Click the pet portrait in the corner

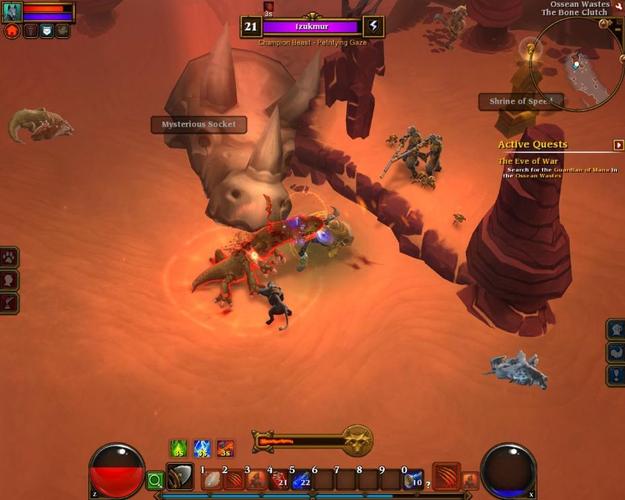(x=12, y=12)
